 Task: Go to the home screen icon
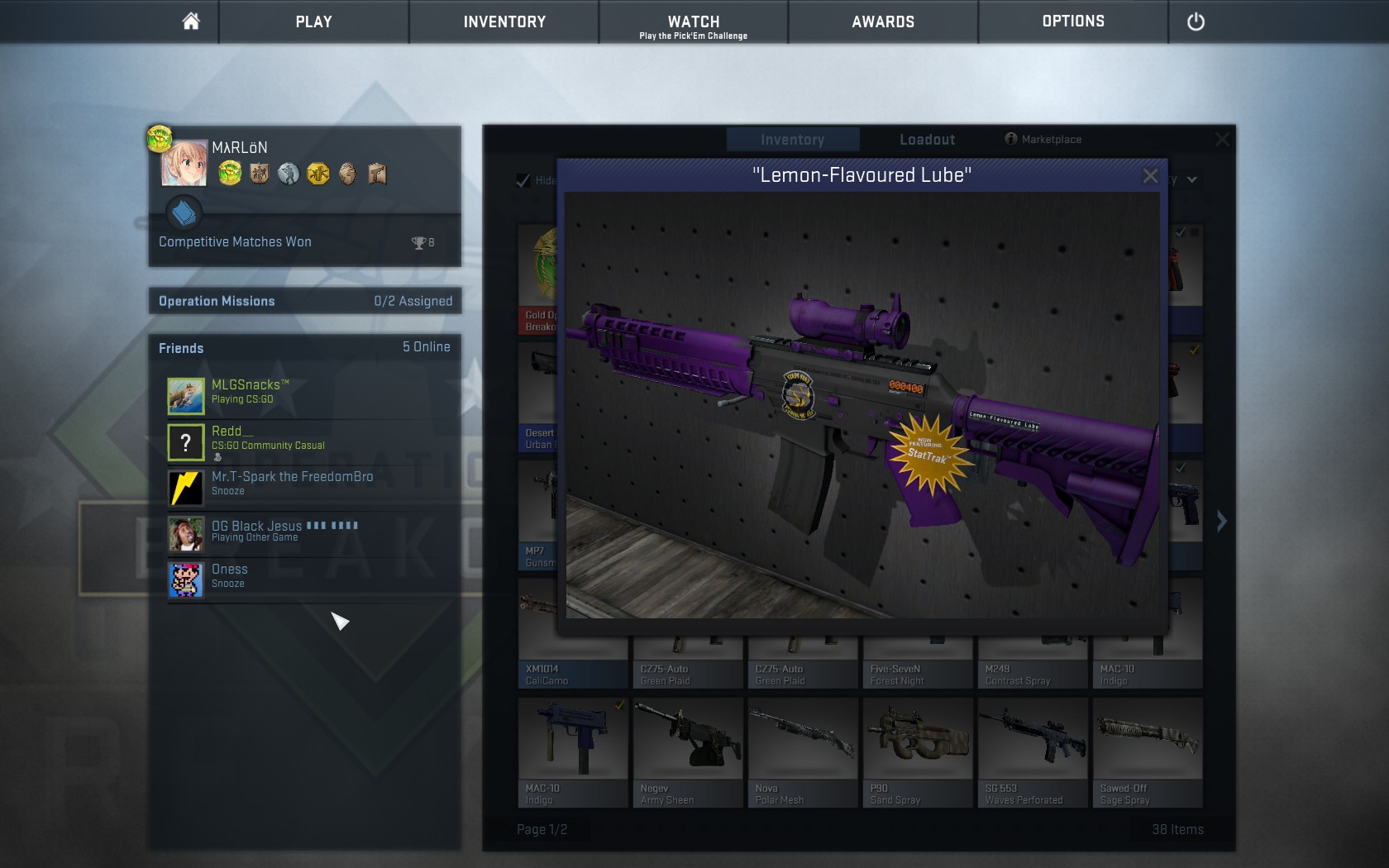click(191, 21)
